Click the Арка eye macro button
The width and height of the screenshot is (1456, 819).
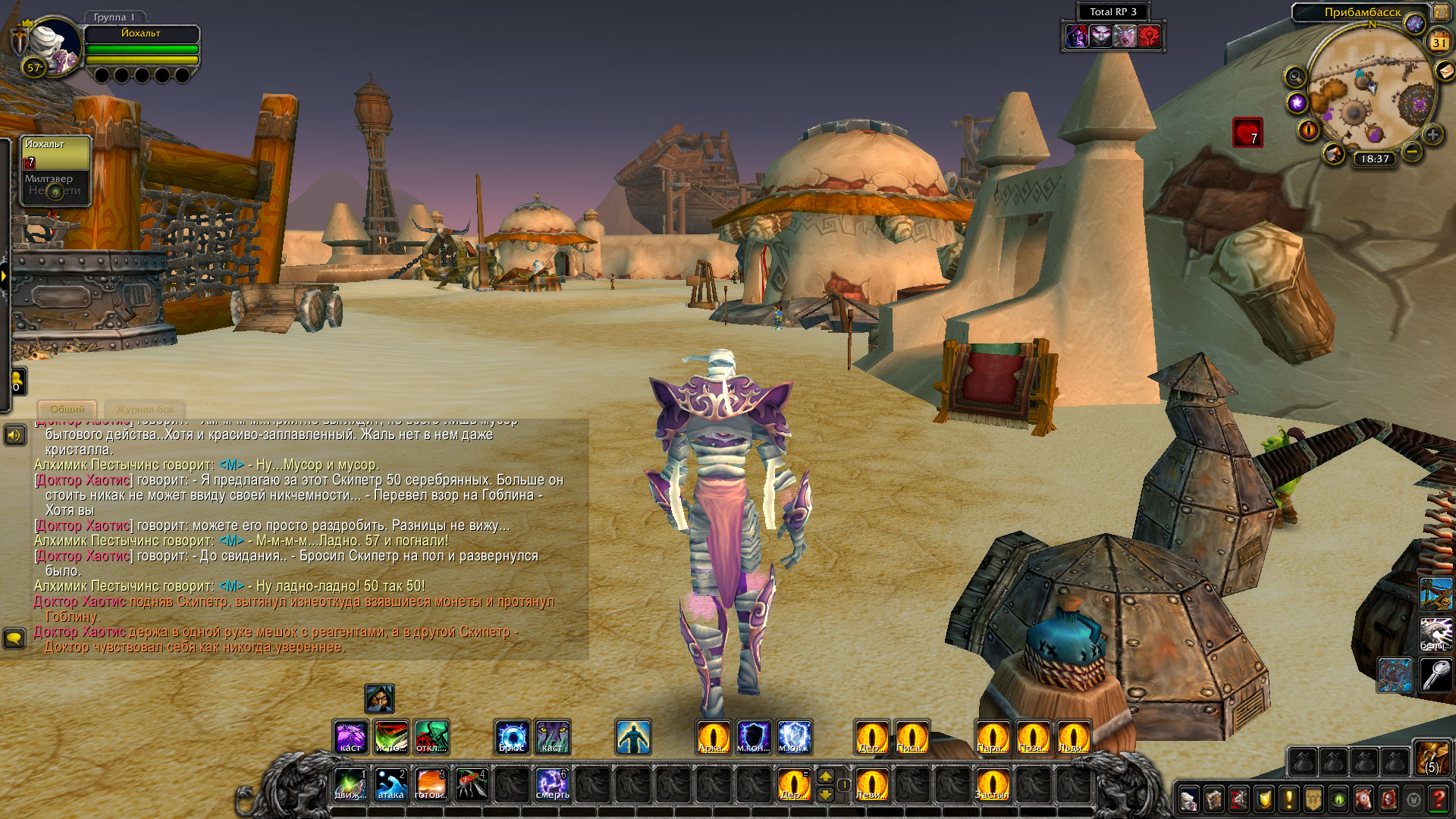pyautogui.click(x=713, y=737)
